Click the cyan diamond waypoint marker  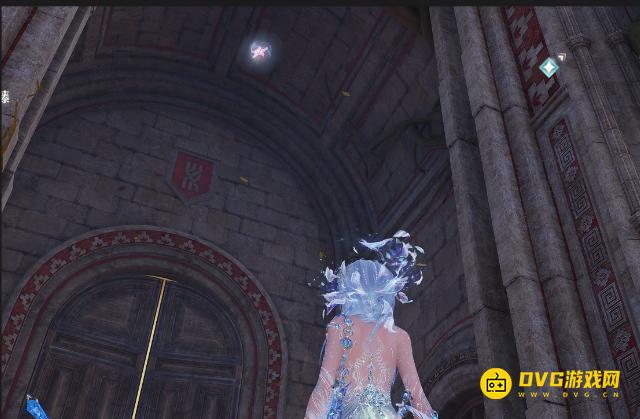point(548,67)
